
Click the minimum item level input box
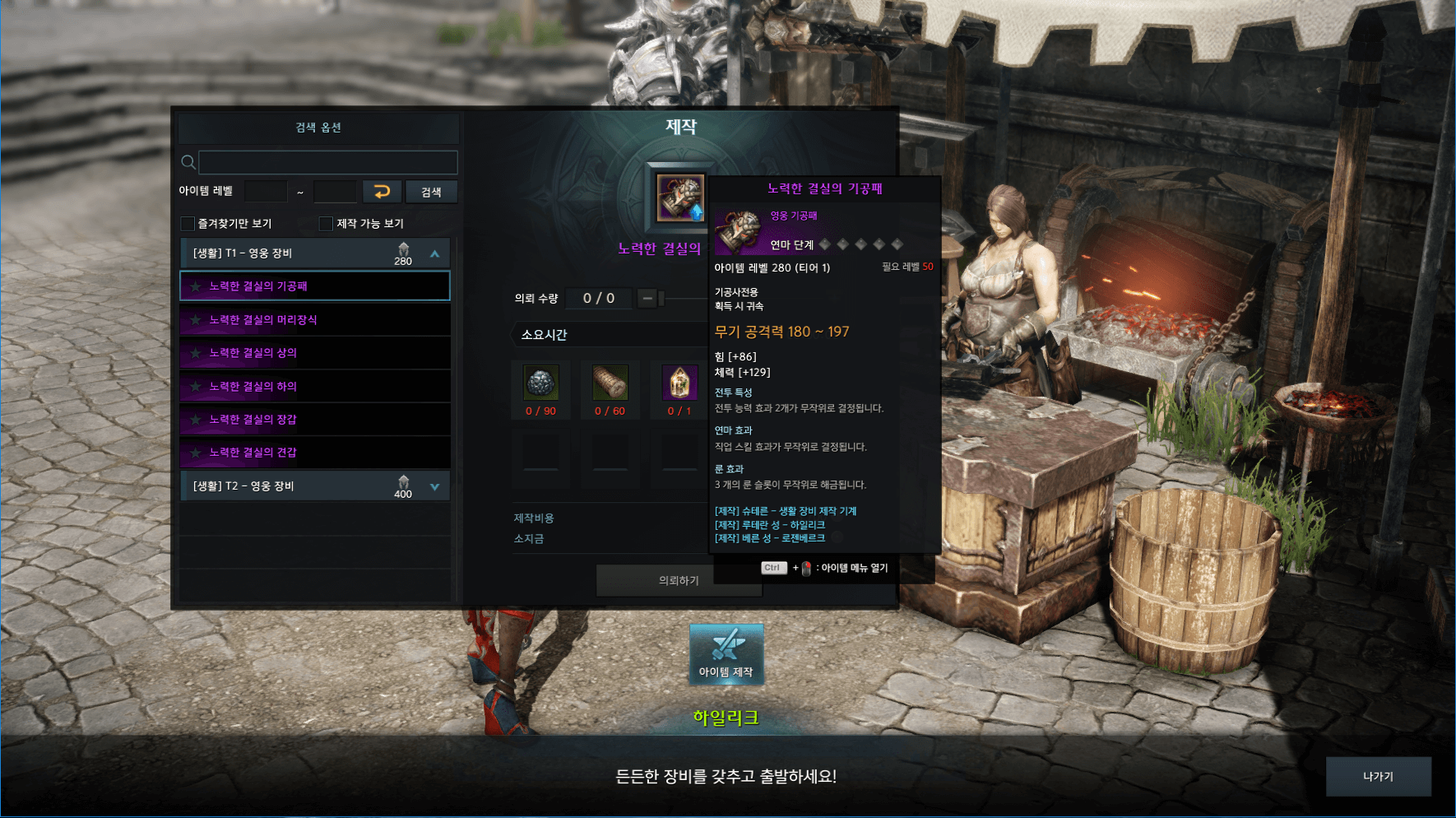click(266, 192)
